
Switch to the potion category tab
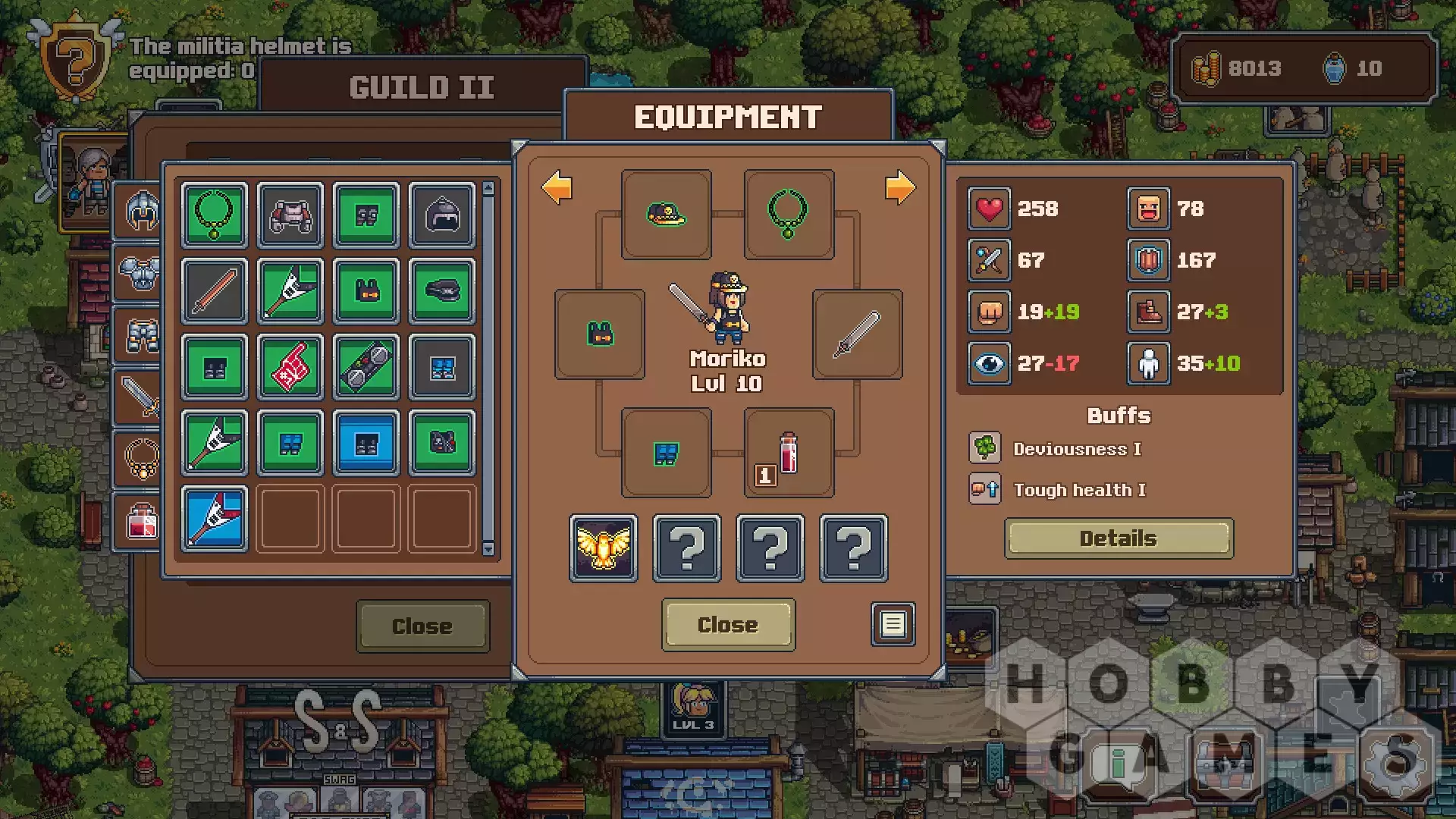(141, 521)
